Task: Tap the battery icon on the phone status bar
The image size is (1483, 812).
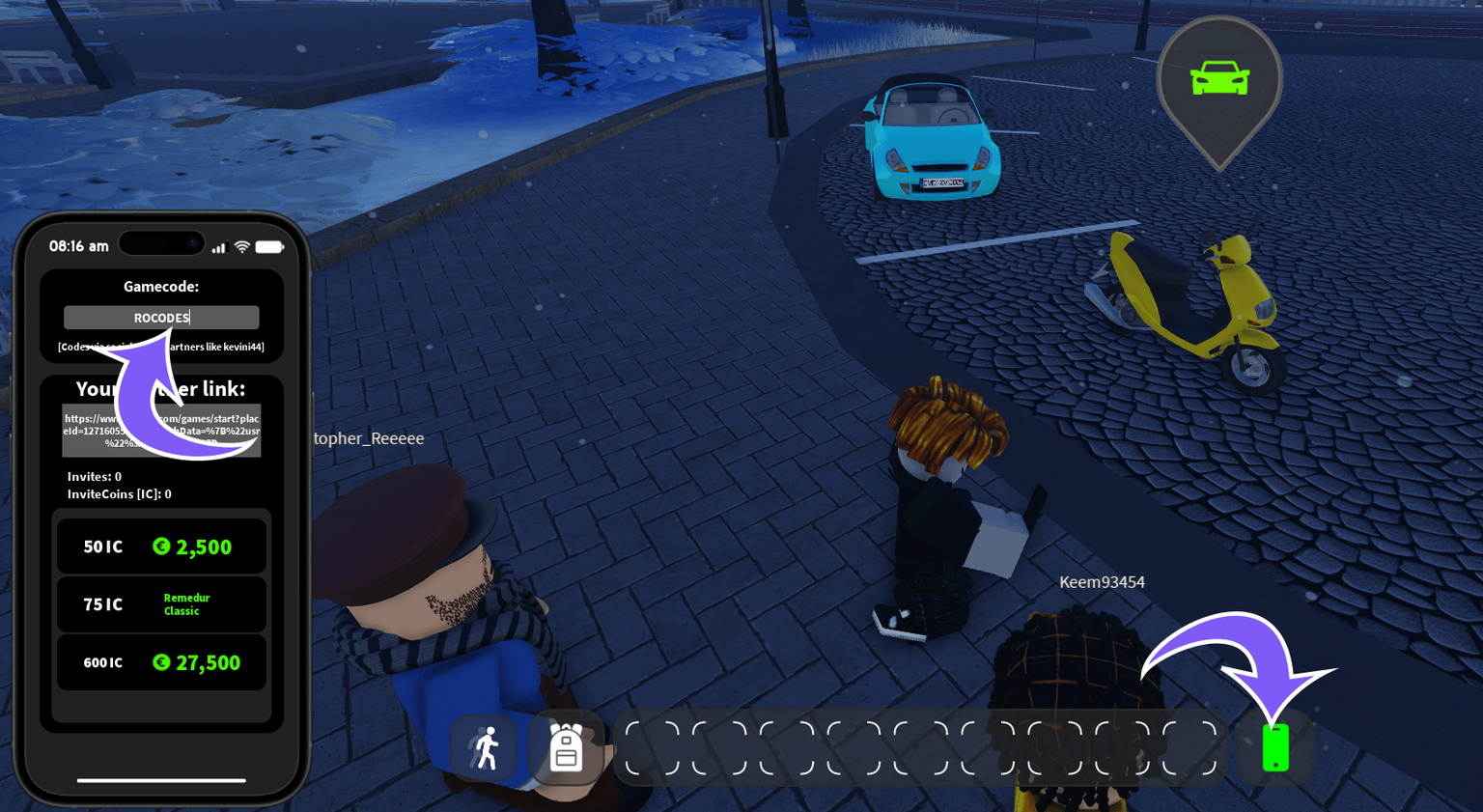Action: click(x=269, y=246)
